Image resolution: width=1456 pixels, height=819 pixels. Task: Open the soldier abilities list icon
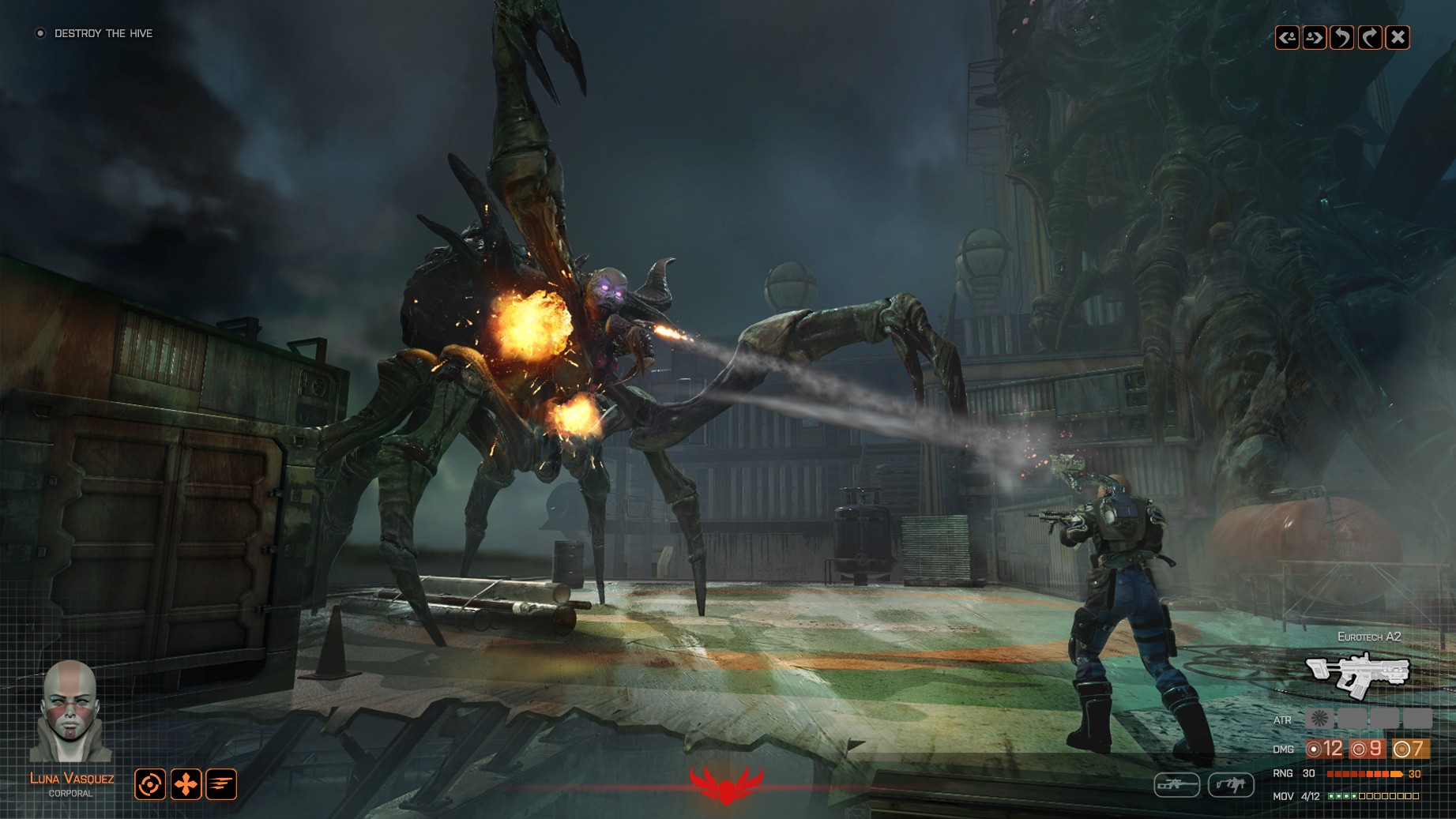pos(221,785)
